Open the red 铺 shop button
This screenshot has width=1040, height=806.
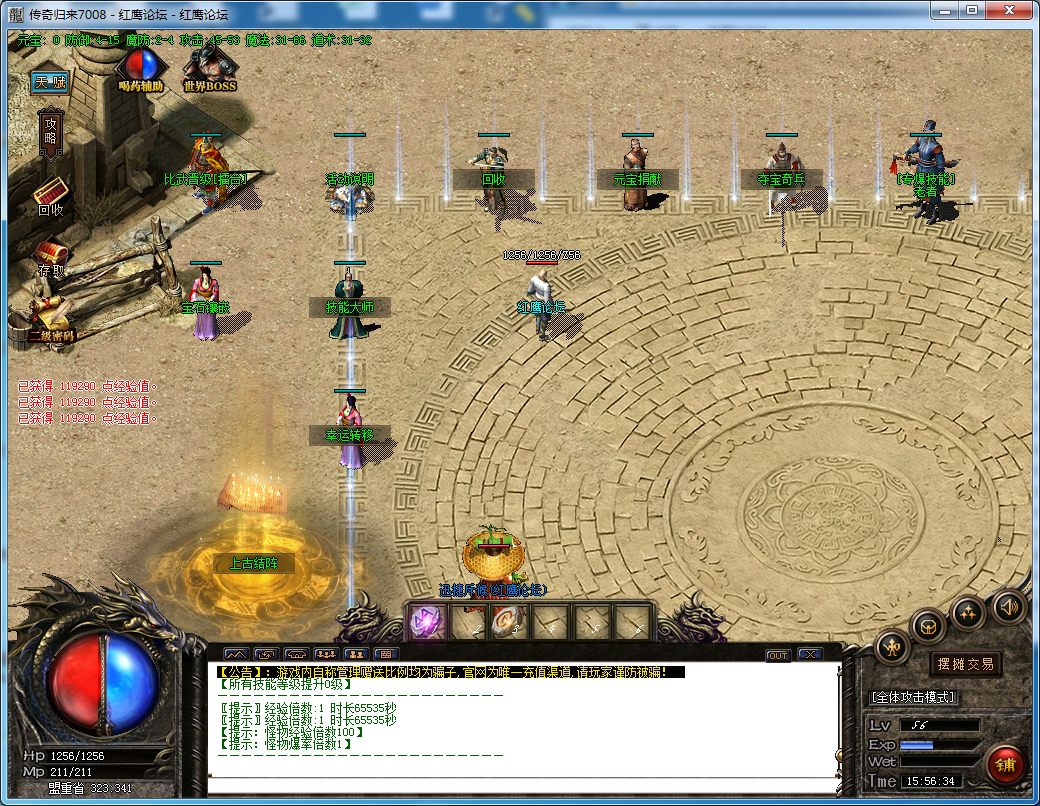(x=1005, y=765)
